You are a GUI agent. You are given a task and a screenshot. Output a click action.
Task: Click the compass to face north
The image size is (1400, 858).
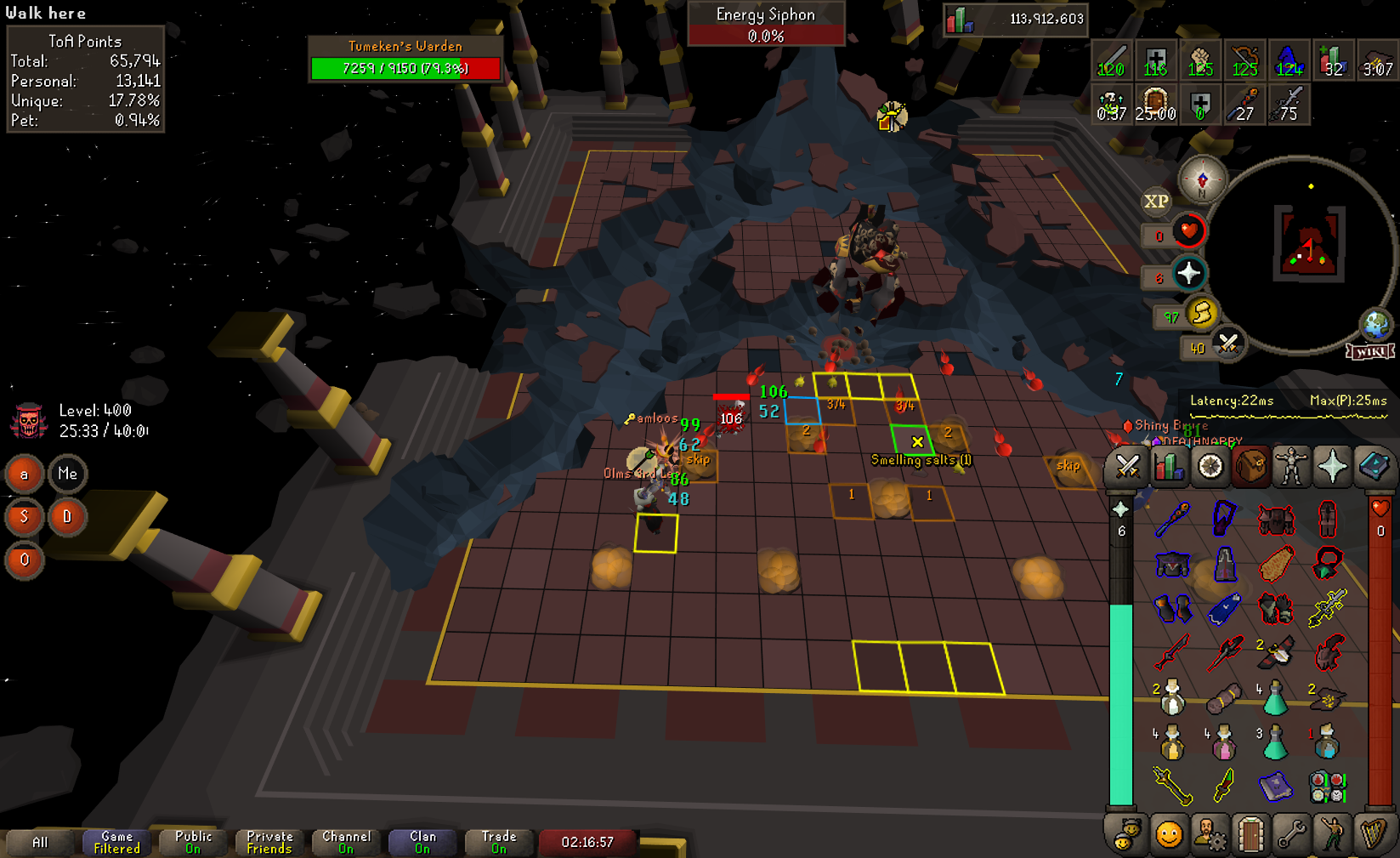click(1202, 180)
